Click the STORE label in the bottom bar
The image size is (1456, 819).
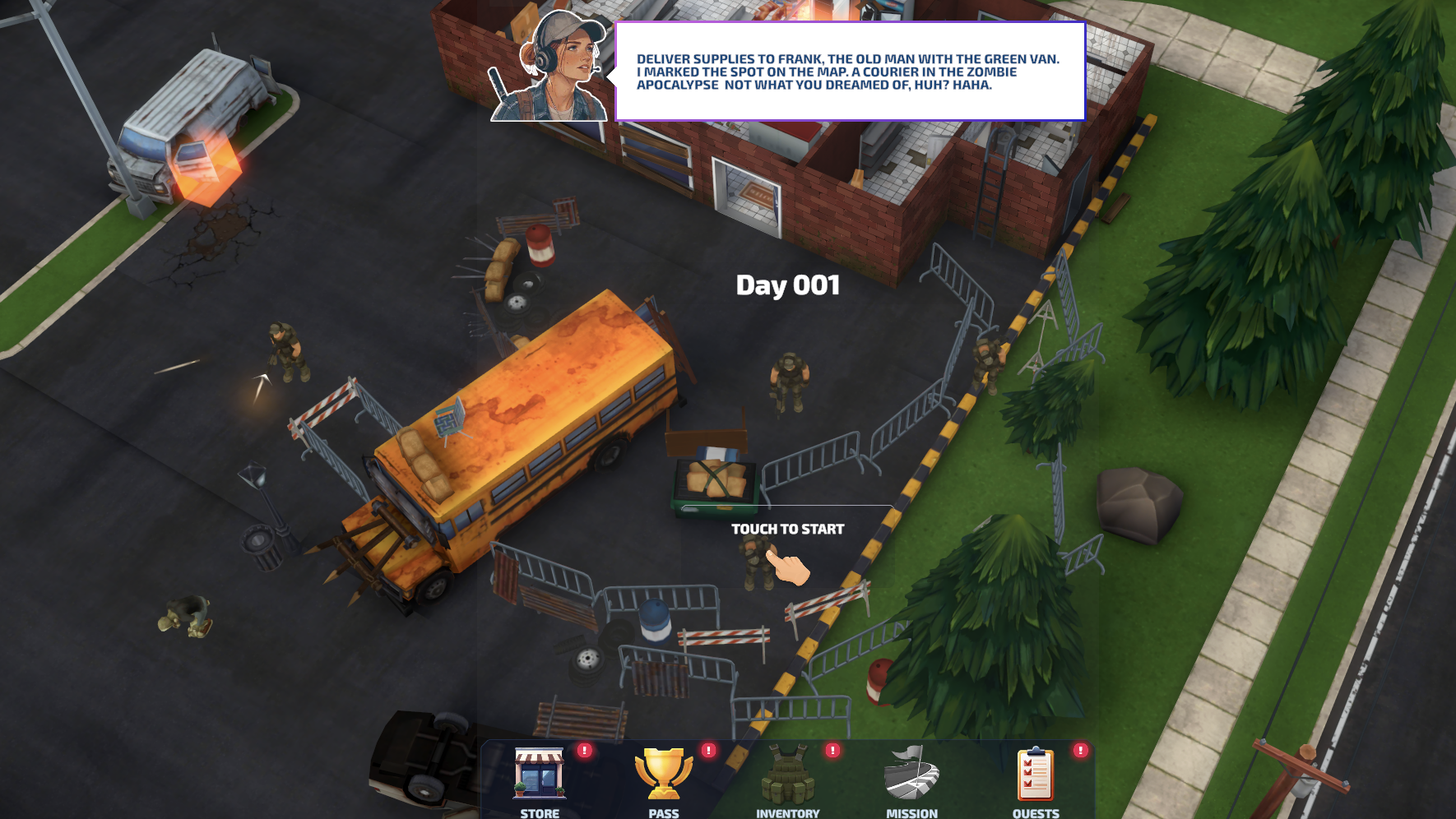click(x=540, y=812)
